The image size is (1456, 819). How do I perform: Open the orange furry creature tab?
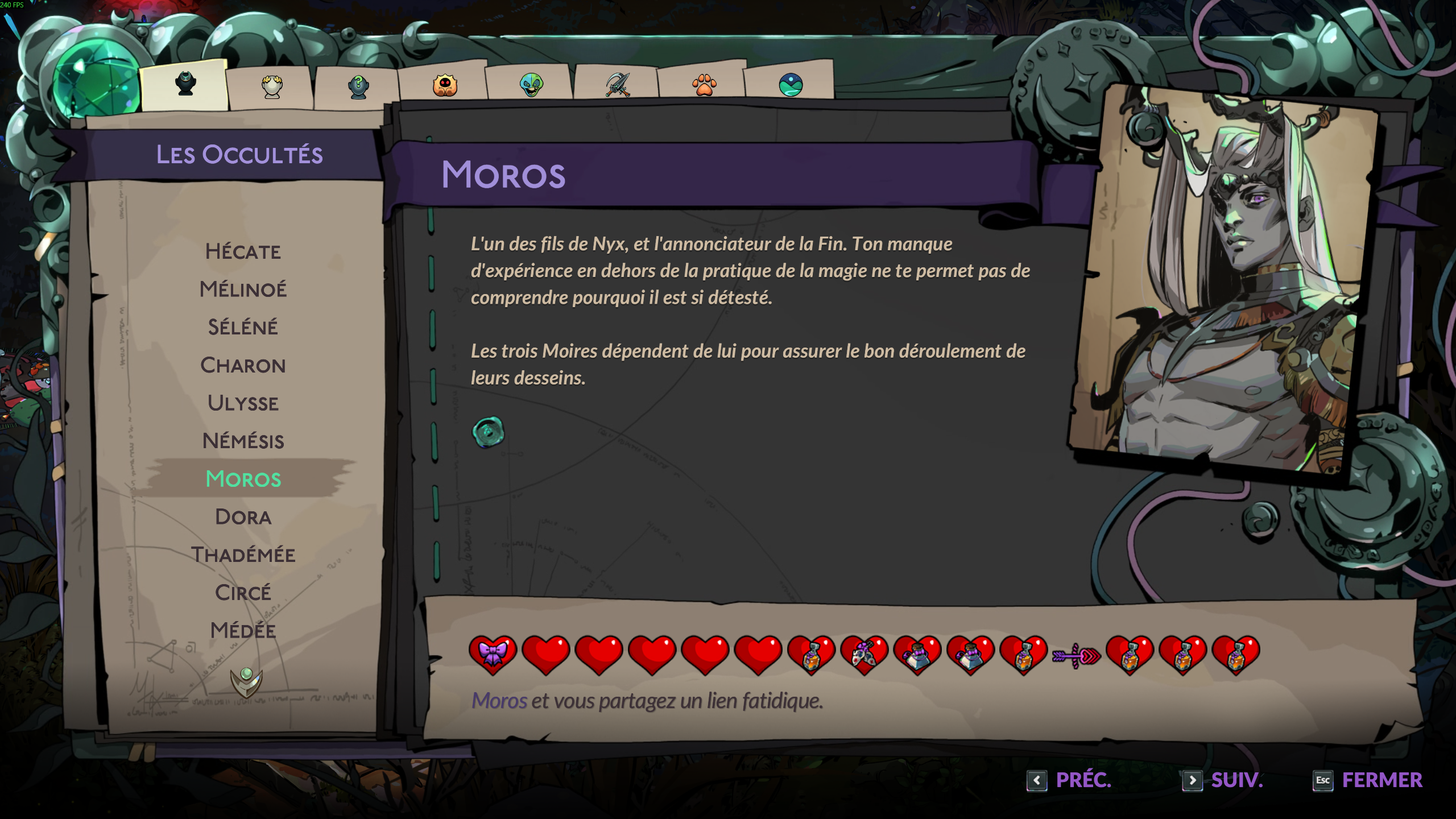coord(445,86)
